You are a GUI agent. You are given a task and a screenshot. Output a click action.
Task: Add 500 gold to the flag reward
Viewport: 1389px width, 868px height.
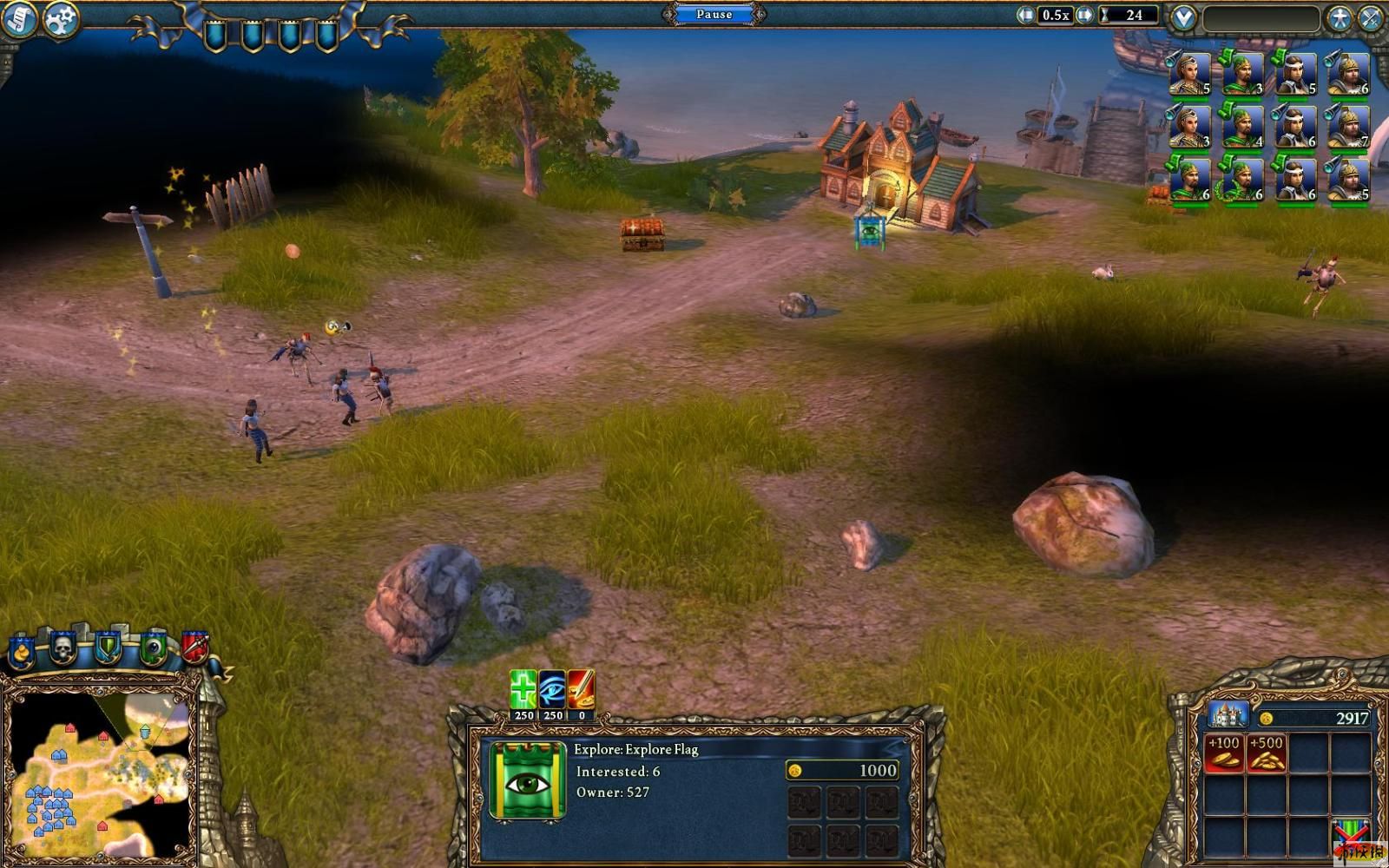tap(1266, 753)
